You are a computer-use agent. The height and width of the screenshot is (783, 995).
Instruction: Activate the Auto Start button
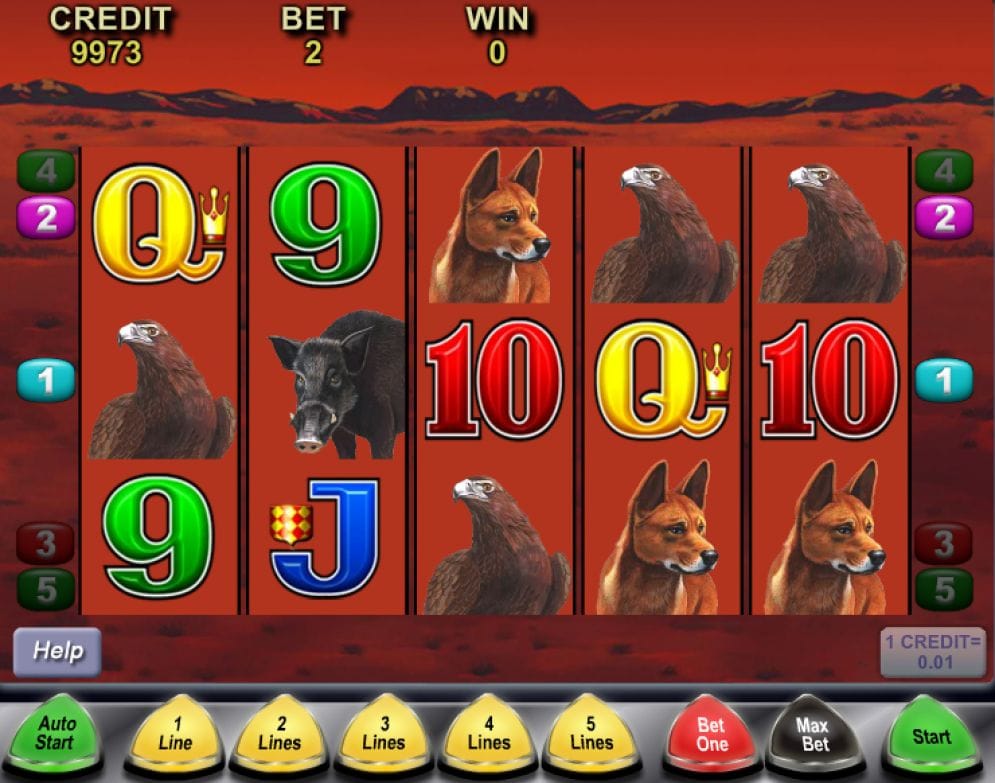click(x=56, y=734)
